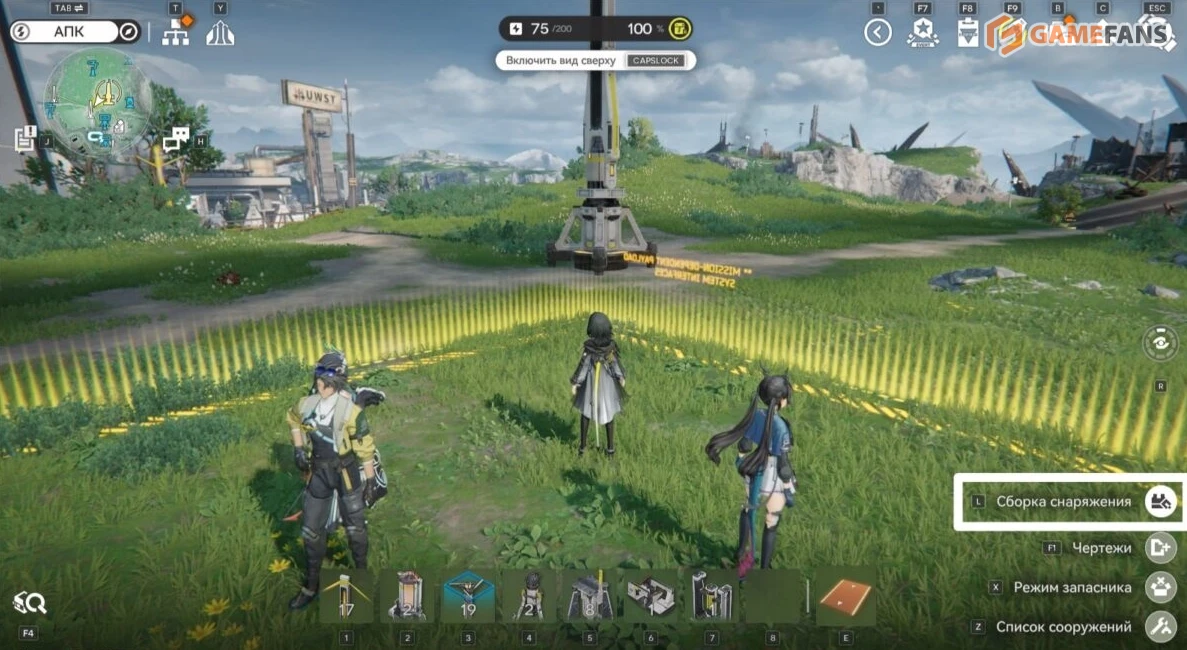The image size is (1187, 650).
Task: Open the triple-arrow upgrade icon
Action: coord(220,33)
